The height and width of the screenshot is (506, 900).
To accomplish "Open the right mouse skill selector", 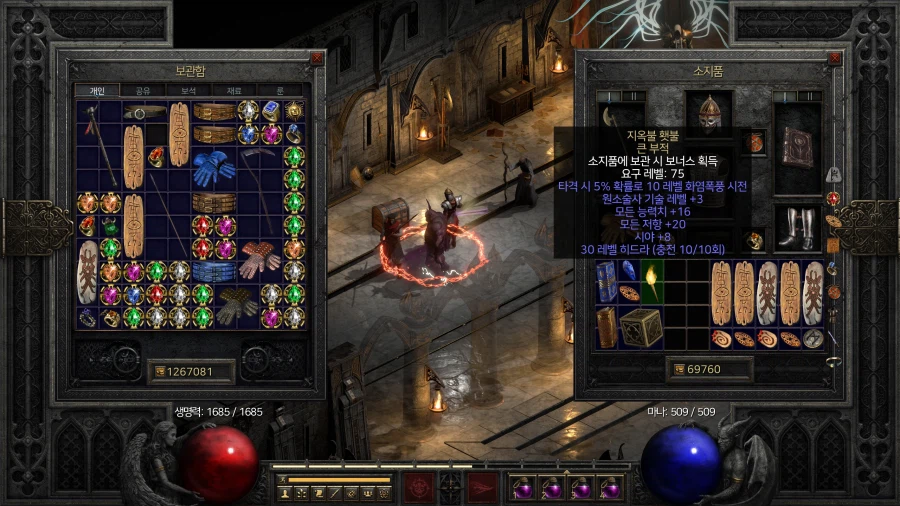I will [483, 487].
